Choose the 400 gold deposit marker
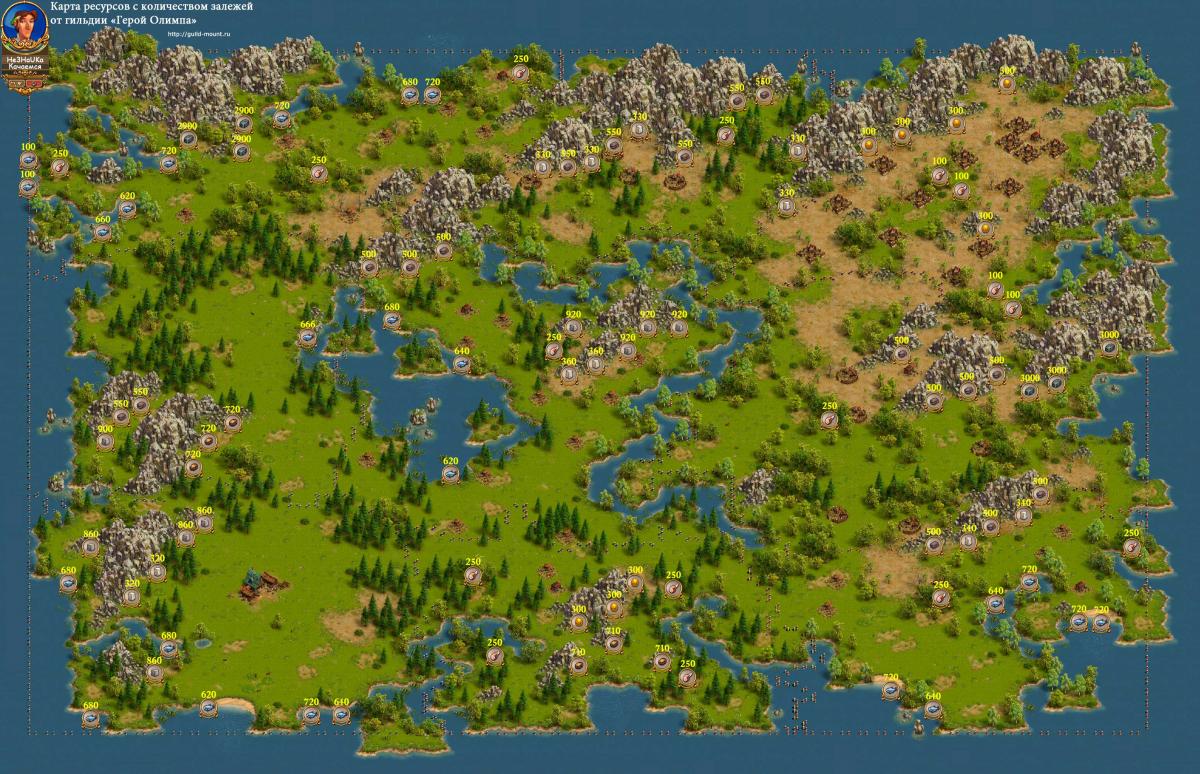 tap(985, 229)
